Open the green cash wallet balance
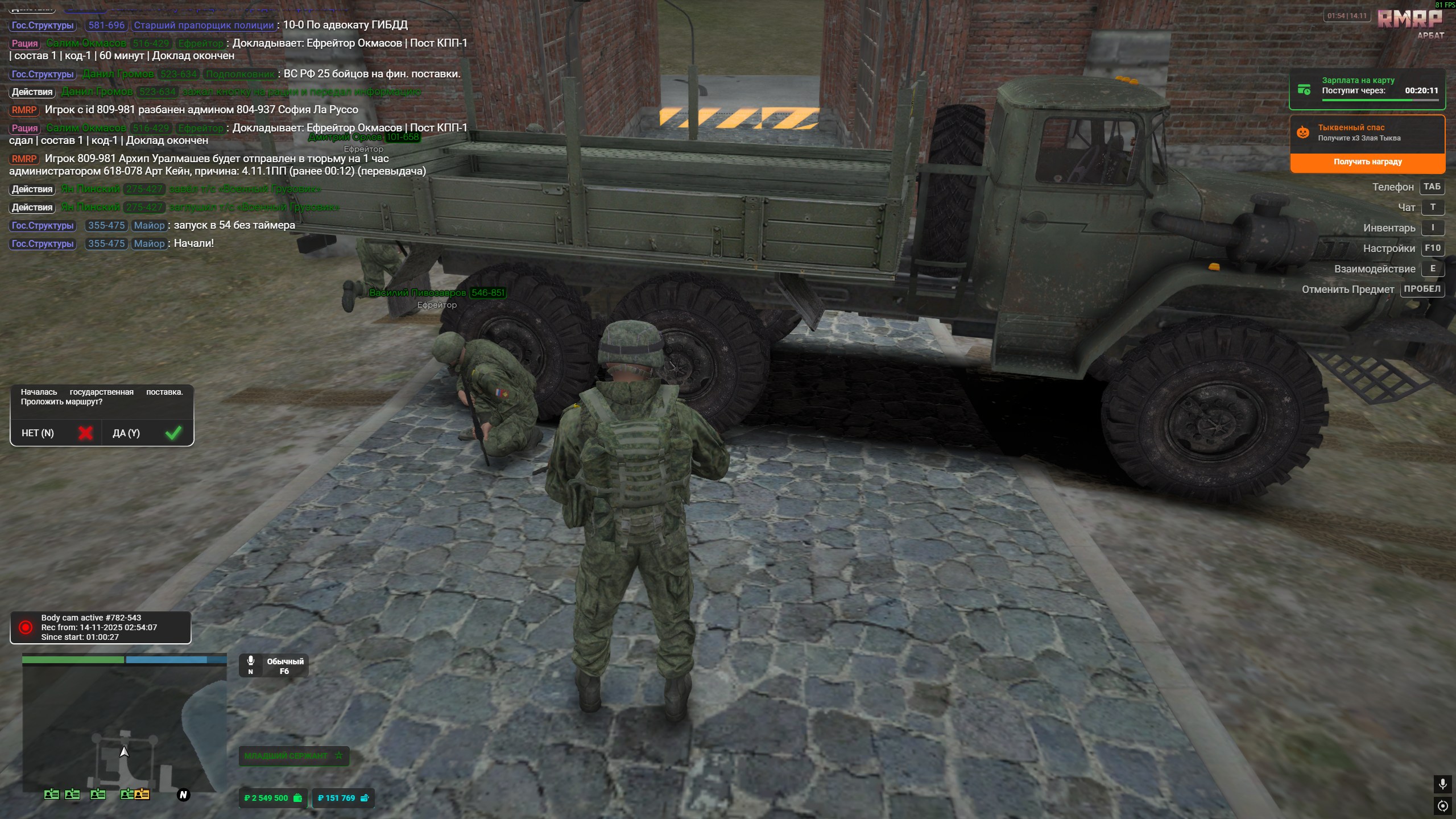Screen dimensions: 1456x819 click(x=273, y=798)
